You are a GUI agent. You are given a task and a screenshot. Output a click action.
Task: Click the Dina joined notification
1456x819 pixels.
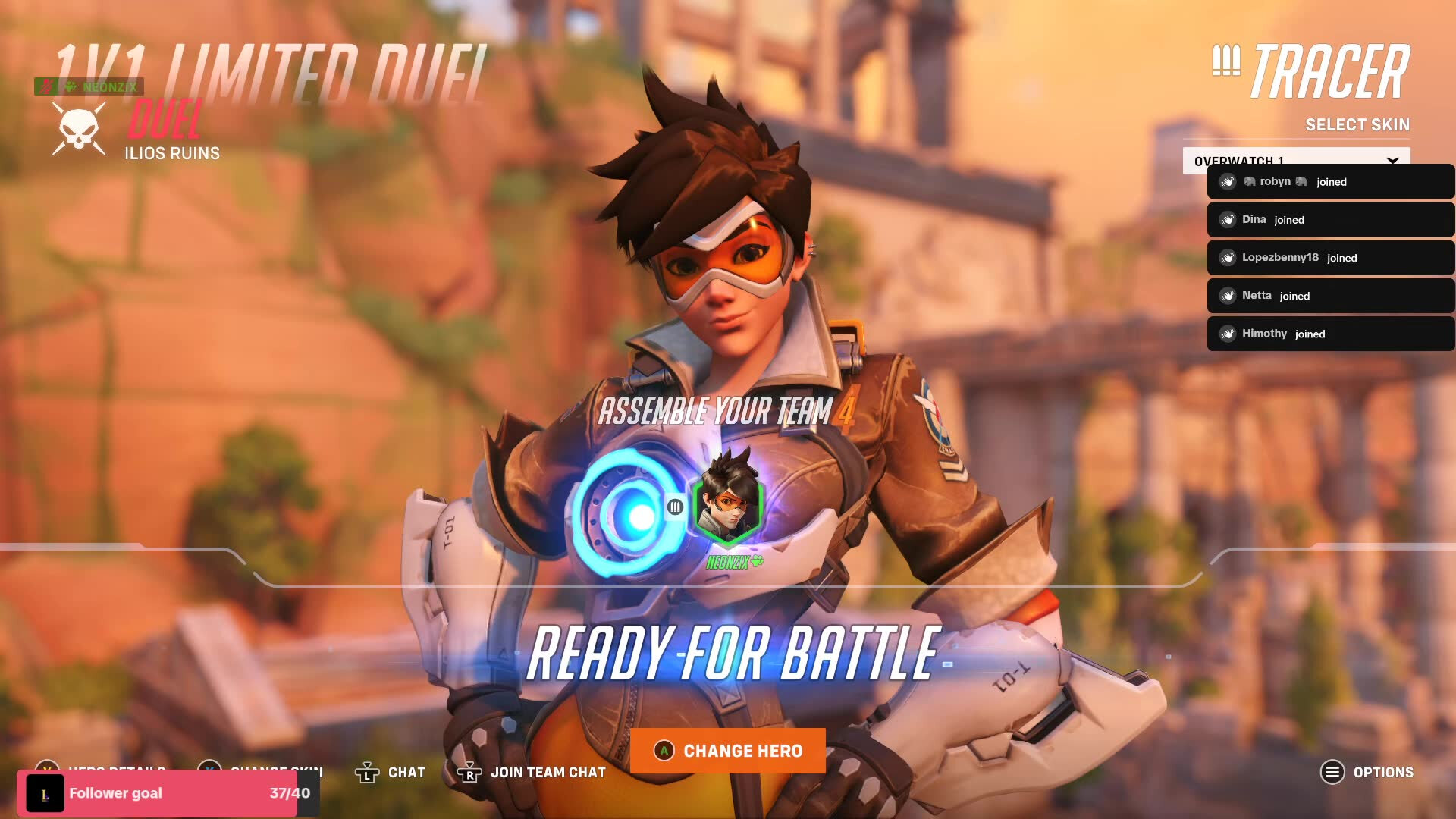click(x=1330, y=220)
